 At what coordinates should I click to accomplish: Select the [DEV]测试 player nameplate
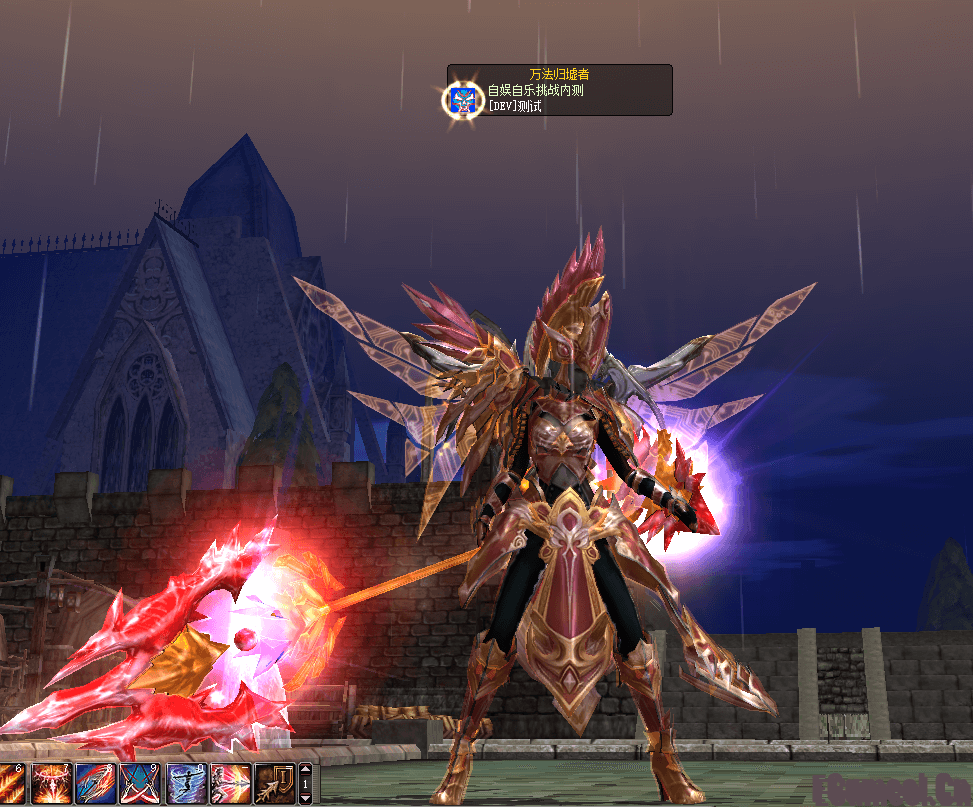tap(514, 105)
